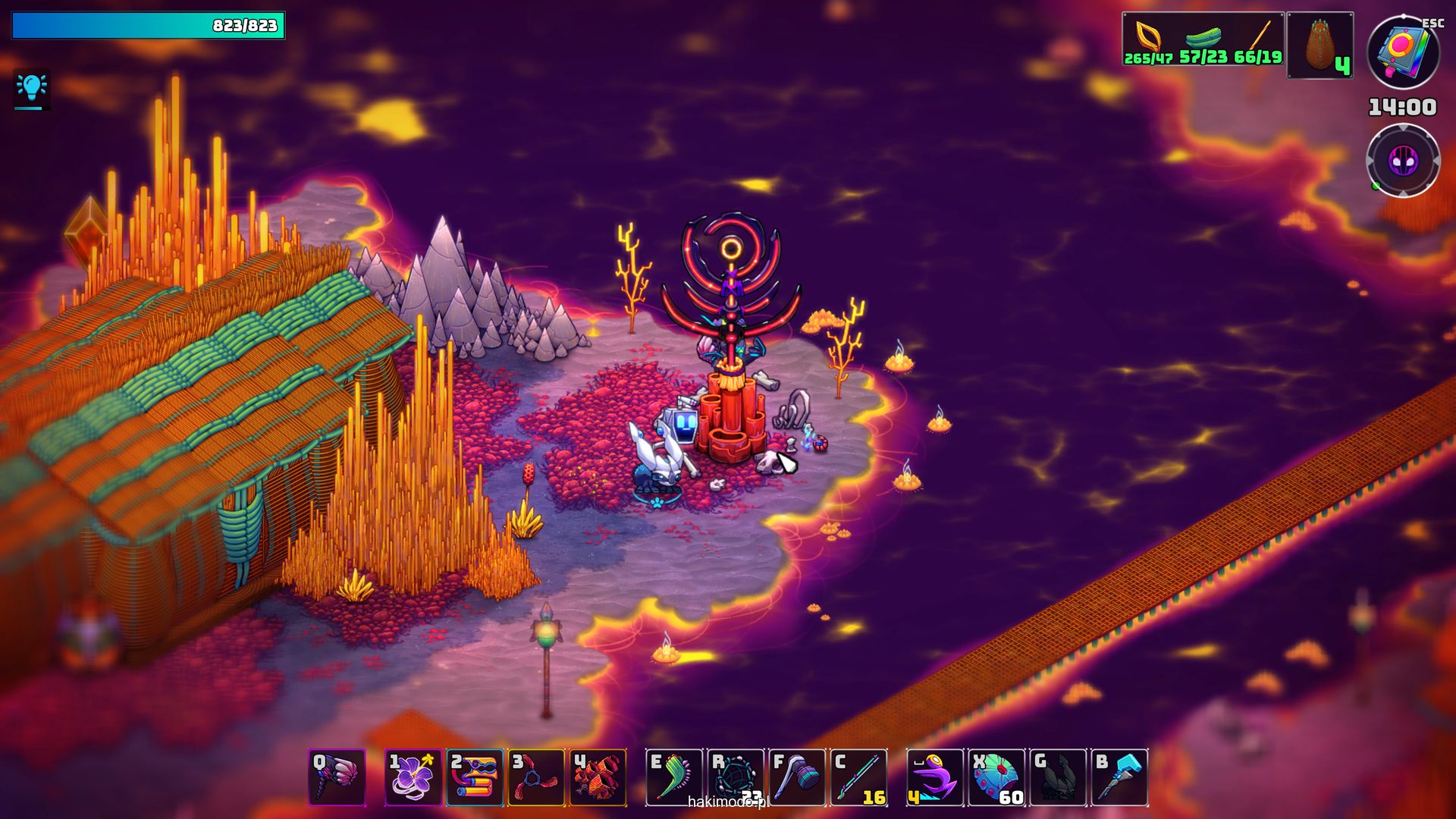
Task: Choose the cyan build hammer in slot B
Action: 1119,777
